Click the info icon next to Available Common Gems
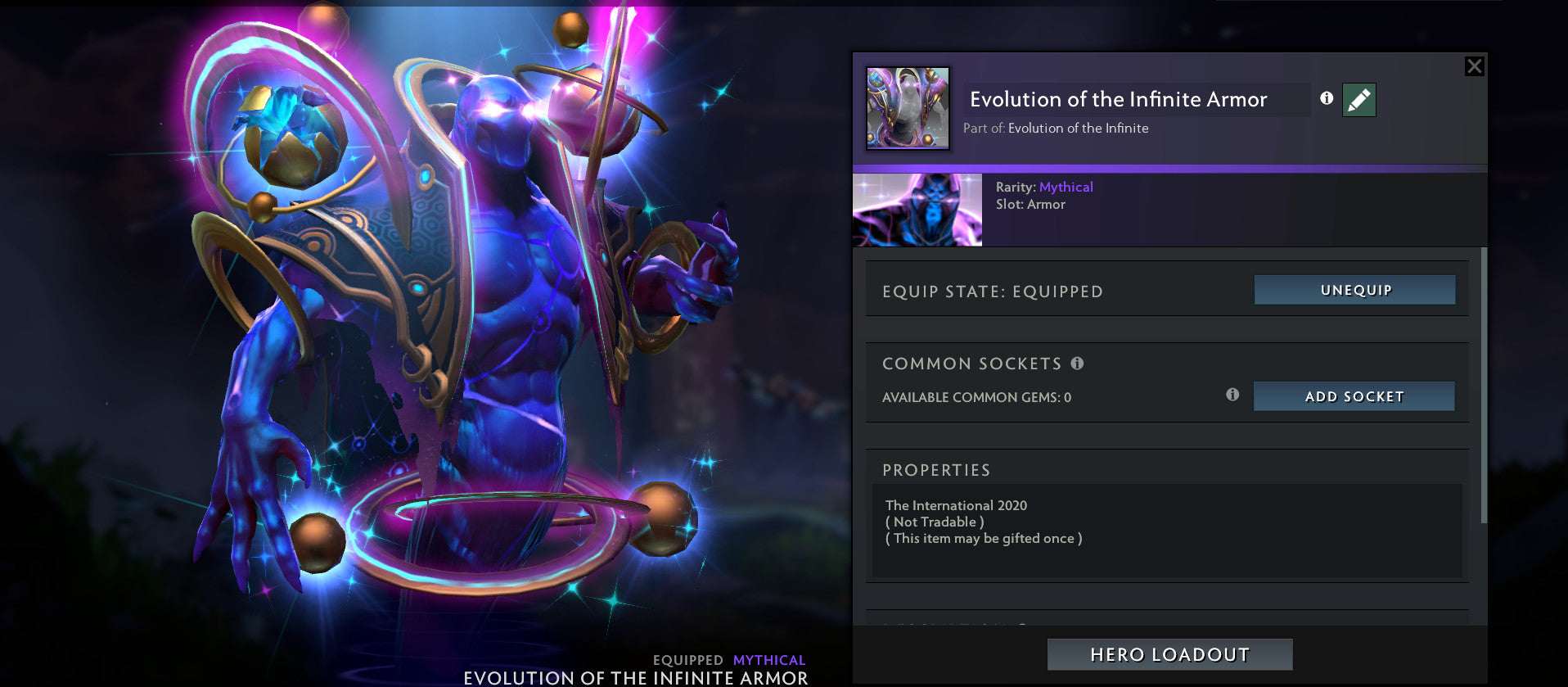 coord(1232,394)
